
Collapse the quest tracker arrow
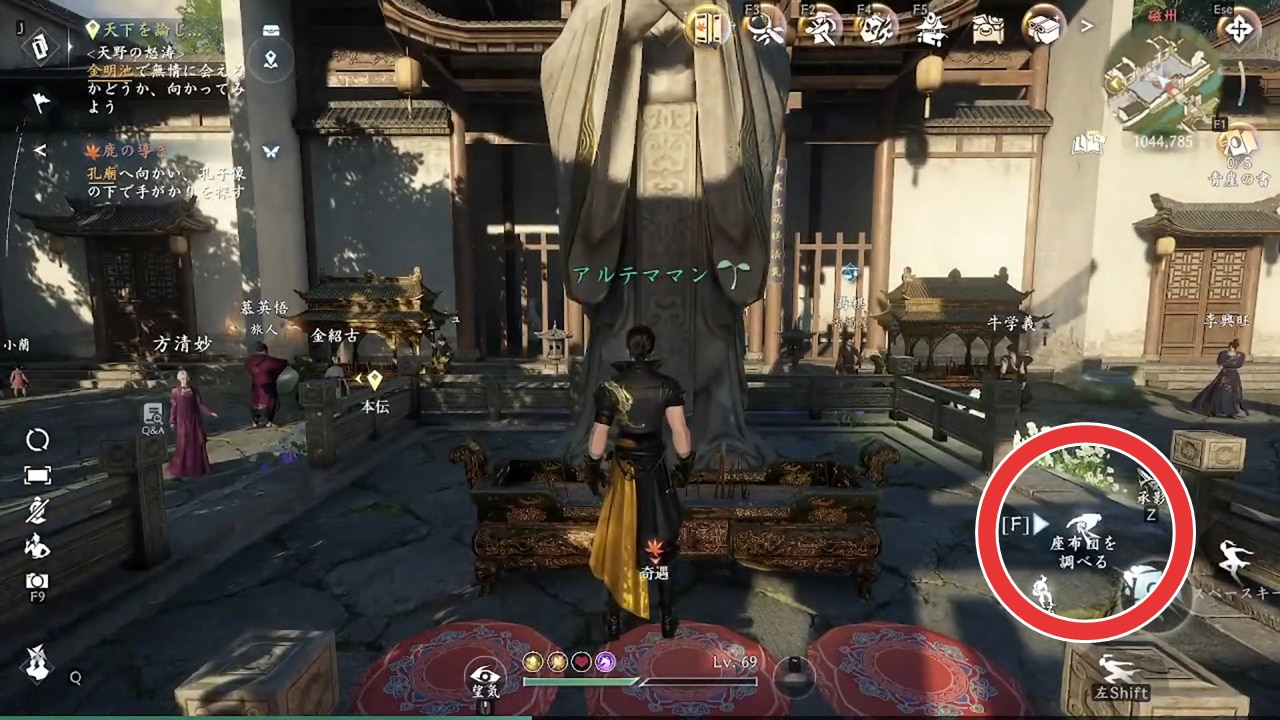pos(40,151)
